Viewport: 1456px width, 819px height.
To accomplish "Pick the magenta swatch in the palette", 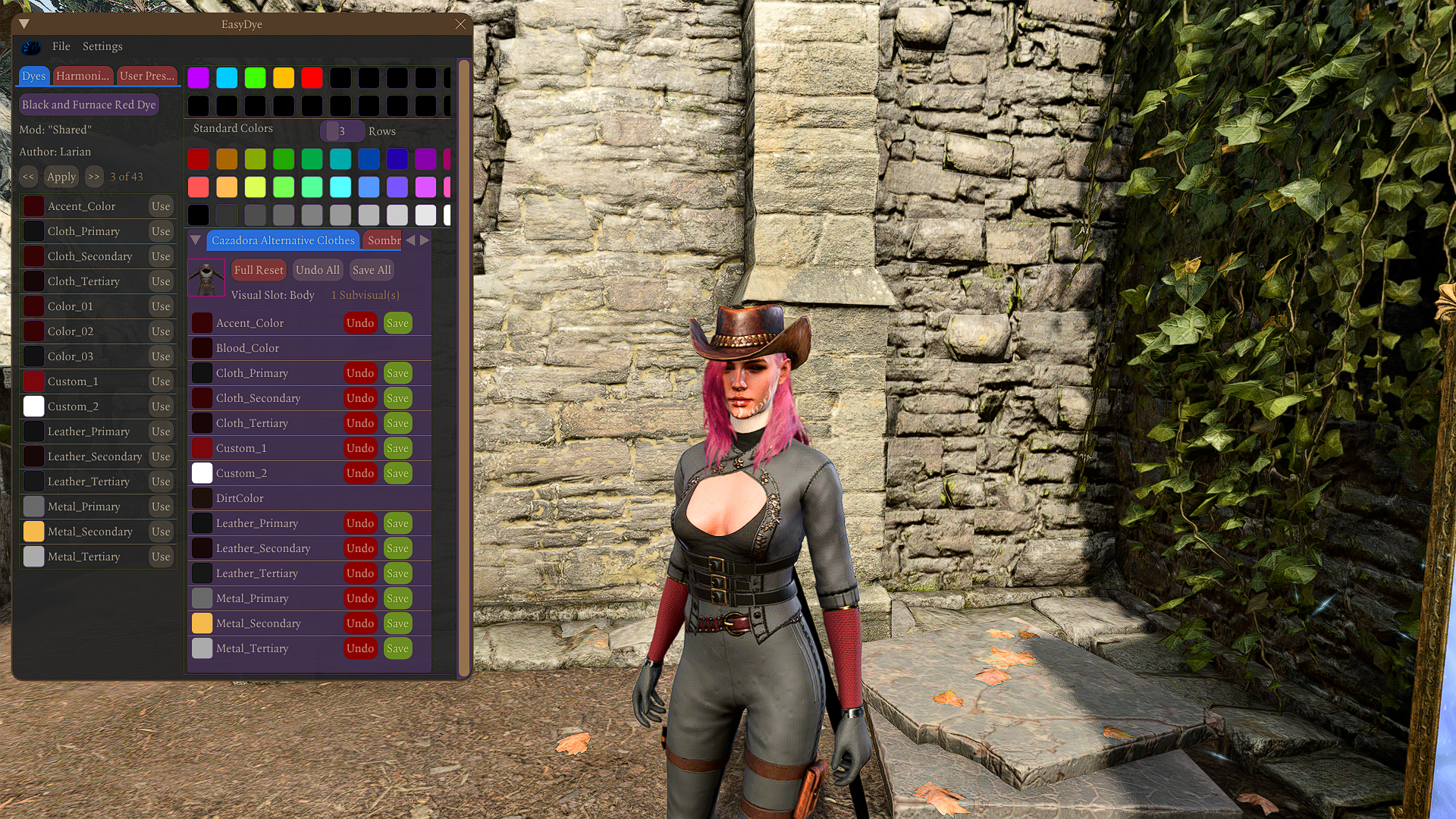I will [x=198, y=77].
